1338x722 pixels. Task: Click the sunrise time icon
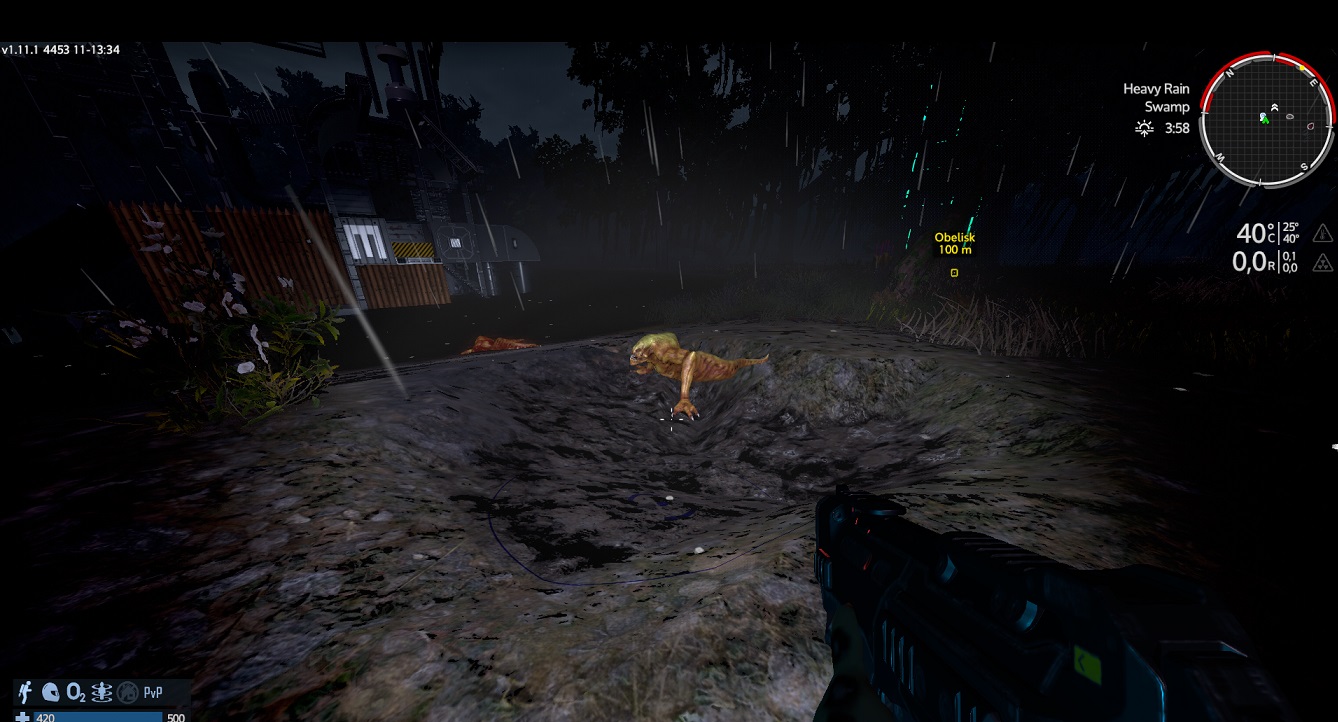click(x=1145, y=128)
